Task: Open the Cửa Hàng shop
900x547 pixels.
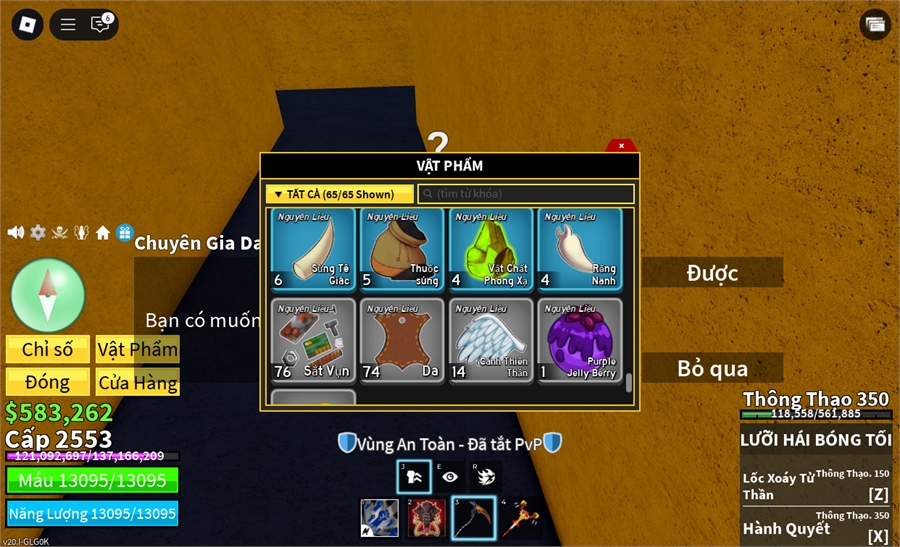Action: pyautogui.click(x=138, y=382)
